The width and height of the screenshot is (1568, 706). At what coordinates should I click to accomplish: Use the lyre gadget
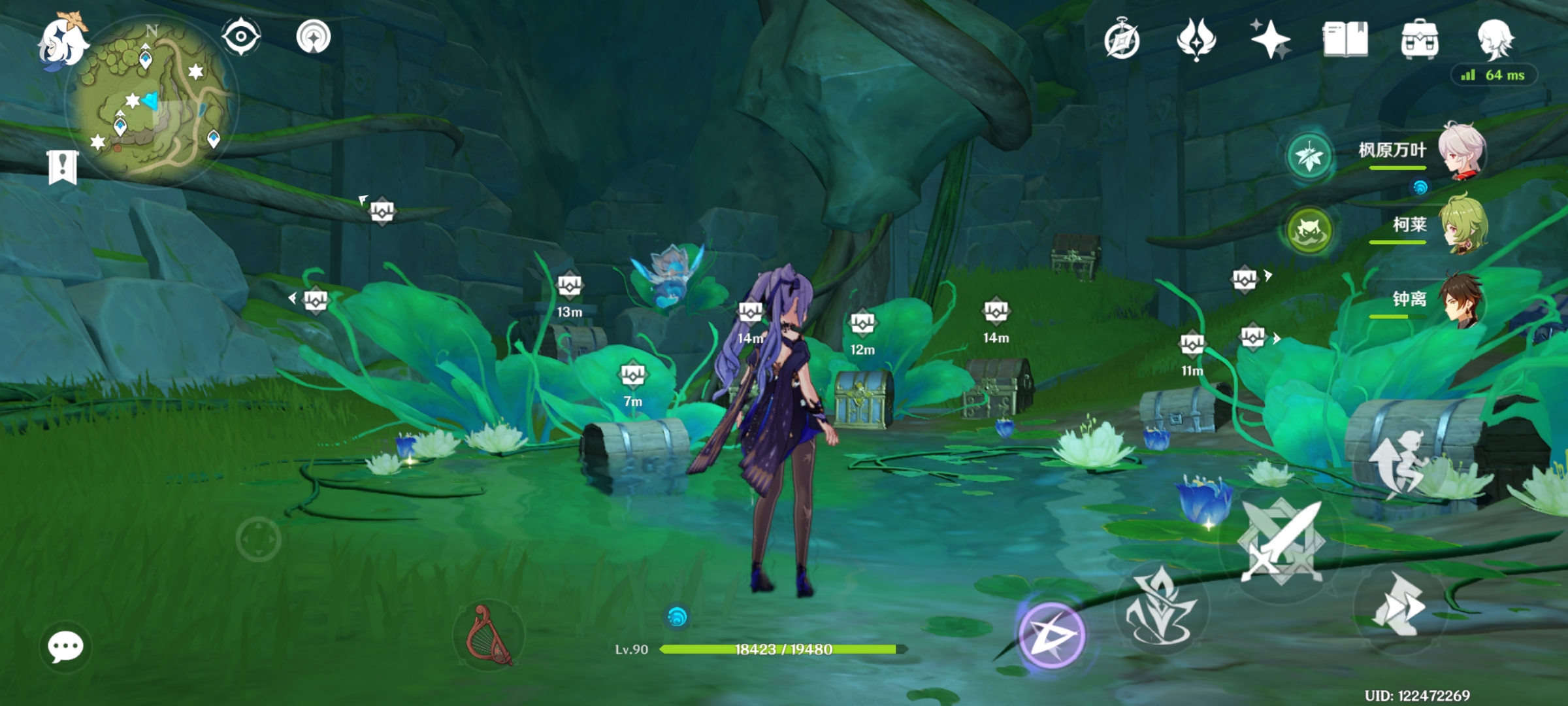pyautogui.click(x=489, y=635)
